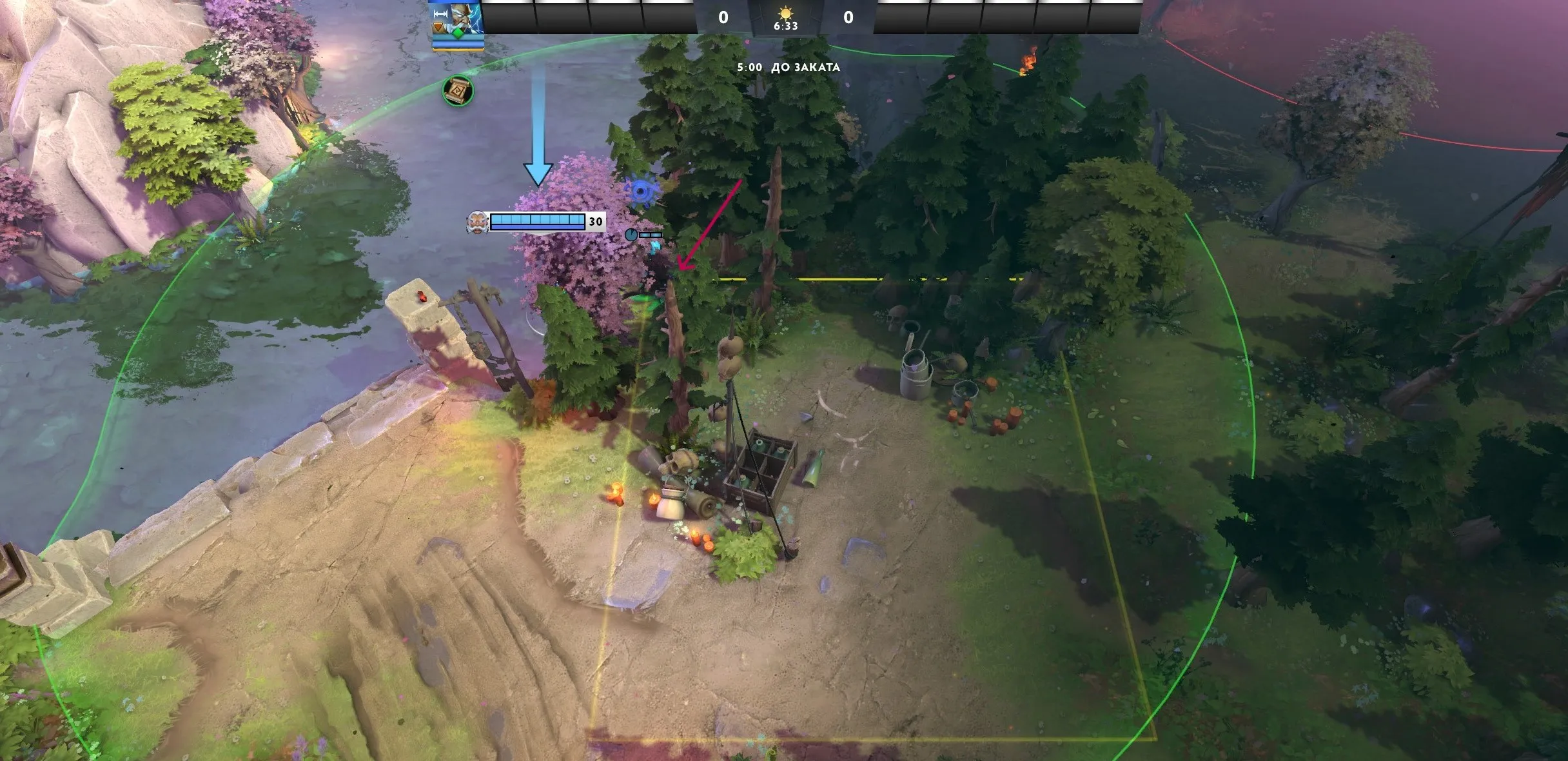Viewport: 1568px width, 761px height.
Task: Click the blue mana bar under Zeus's health bar
Action: (x=537, y=227)
